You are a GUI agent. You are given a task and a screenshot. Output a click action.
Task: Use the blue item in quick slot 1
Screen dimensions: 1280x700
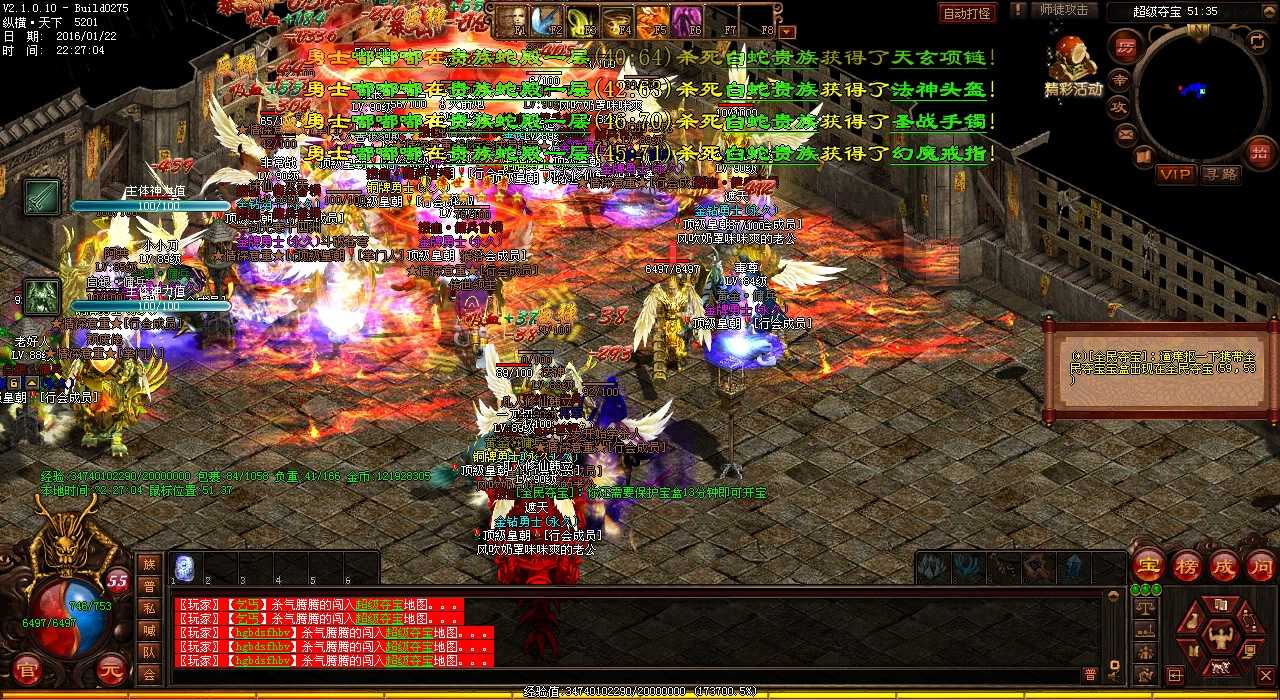183,568
